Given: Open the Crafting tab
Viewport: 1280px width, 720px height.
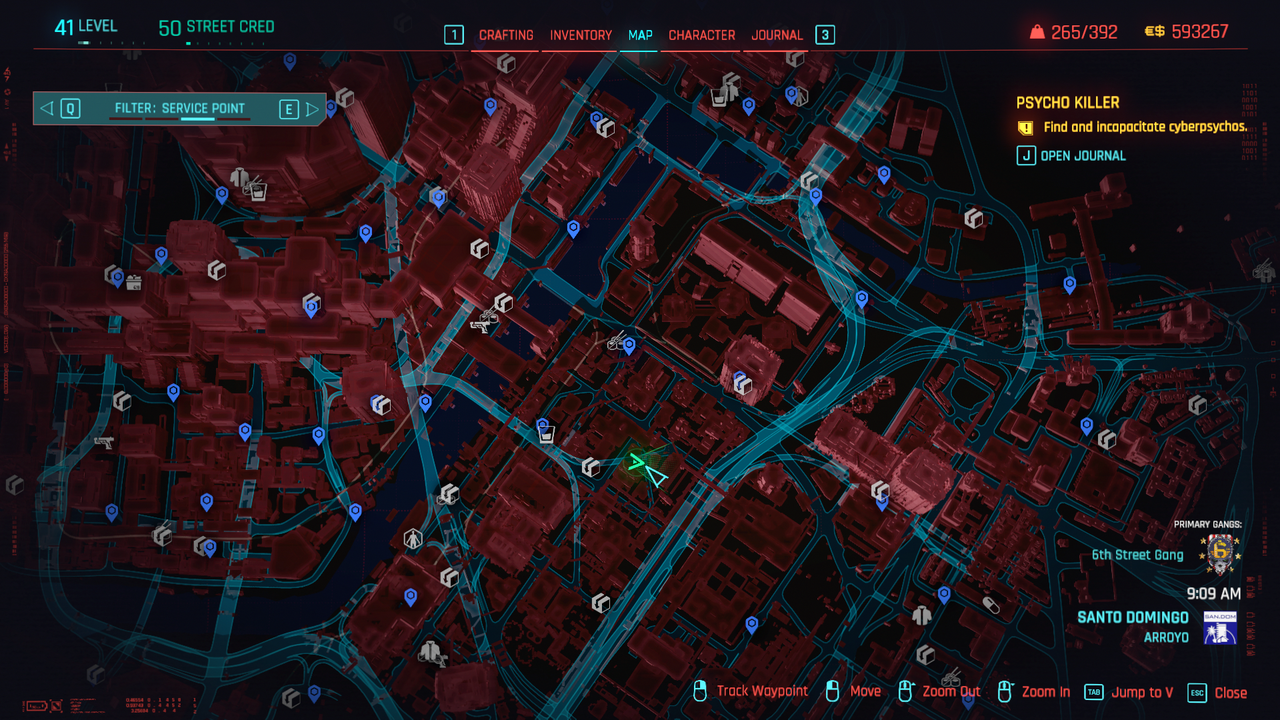Looking at the screenshot, I should [x=506, y=35].
